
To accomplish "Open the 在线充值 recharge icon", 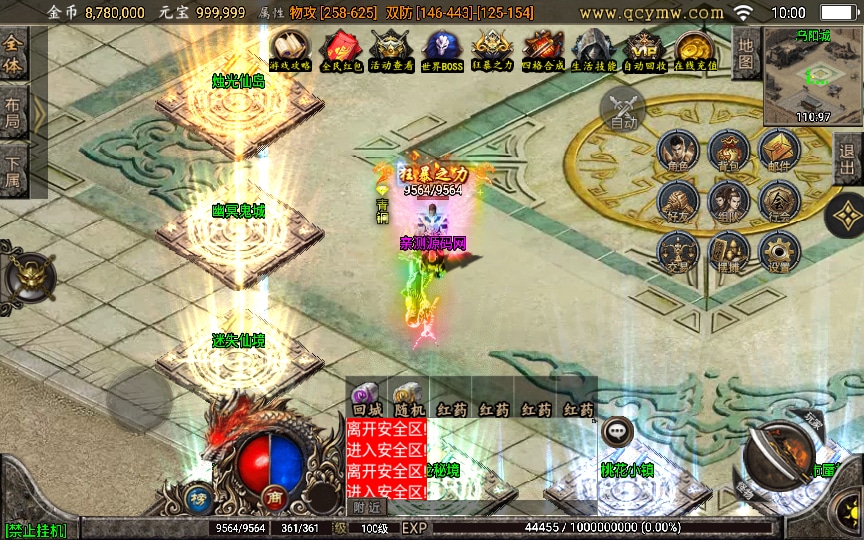I will coord(694,49).
